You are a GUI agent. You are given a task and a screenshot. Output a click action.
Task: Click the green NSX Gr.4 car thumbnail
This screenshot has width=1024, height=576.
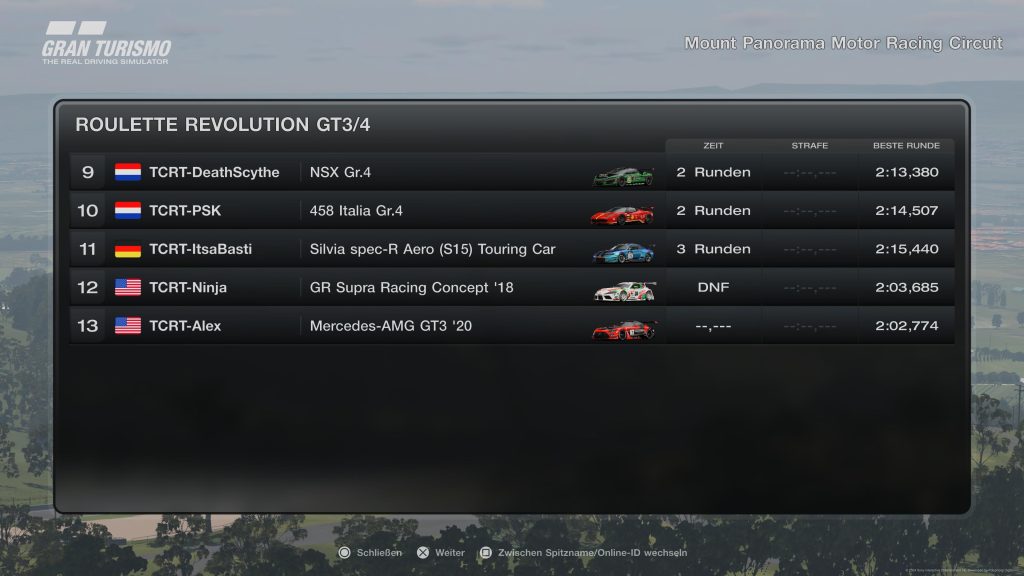[623, 176]
